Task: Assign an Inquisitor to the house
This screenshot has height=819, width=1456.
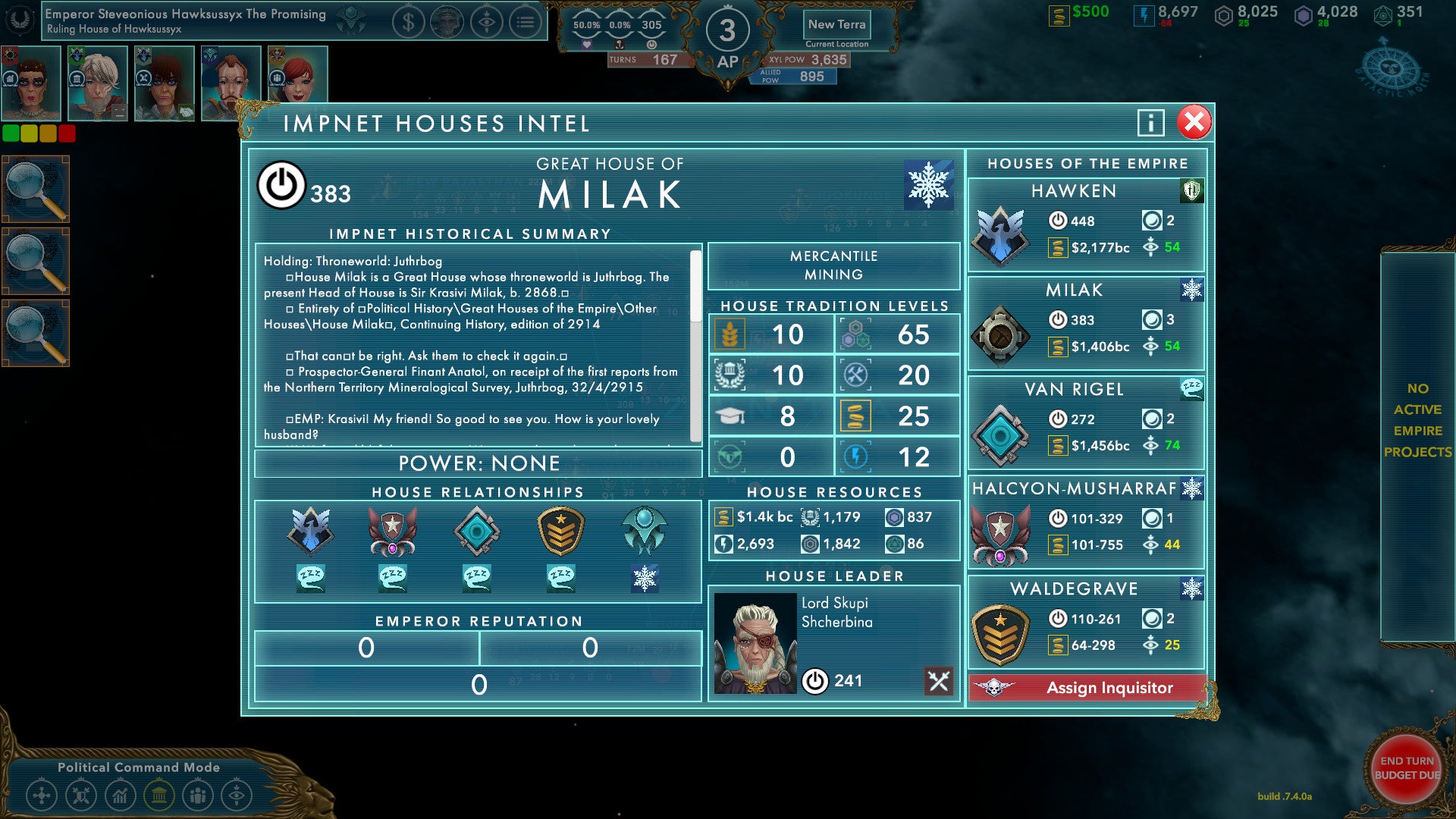Action: click(x=1087, y=688)
